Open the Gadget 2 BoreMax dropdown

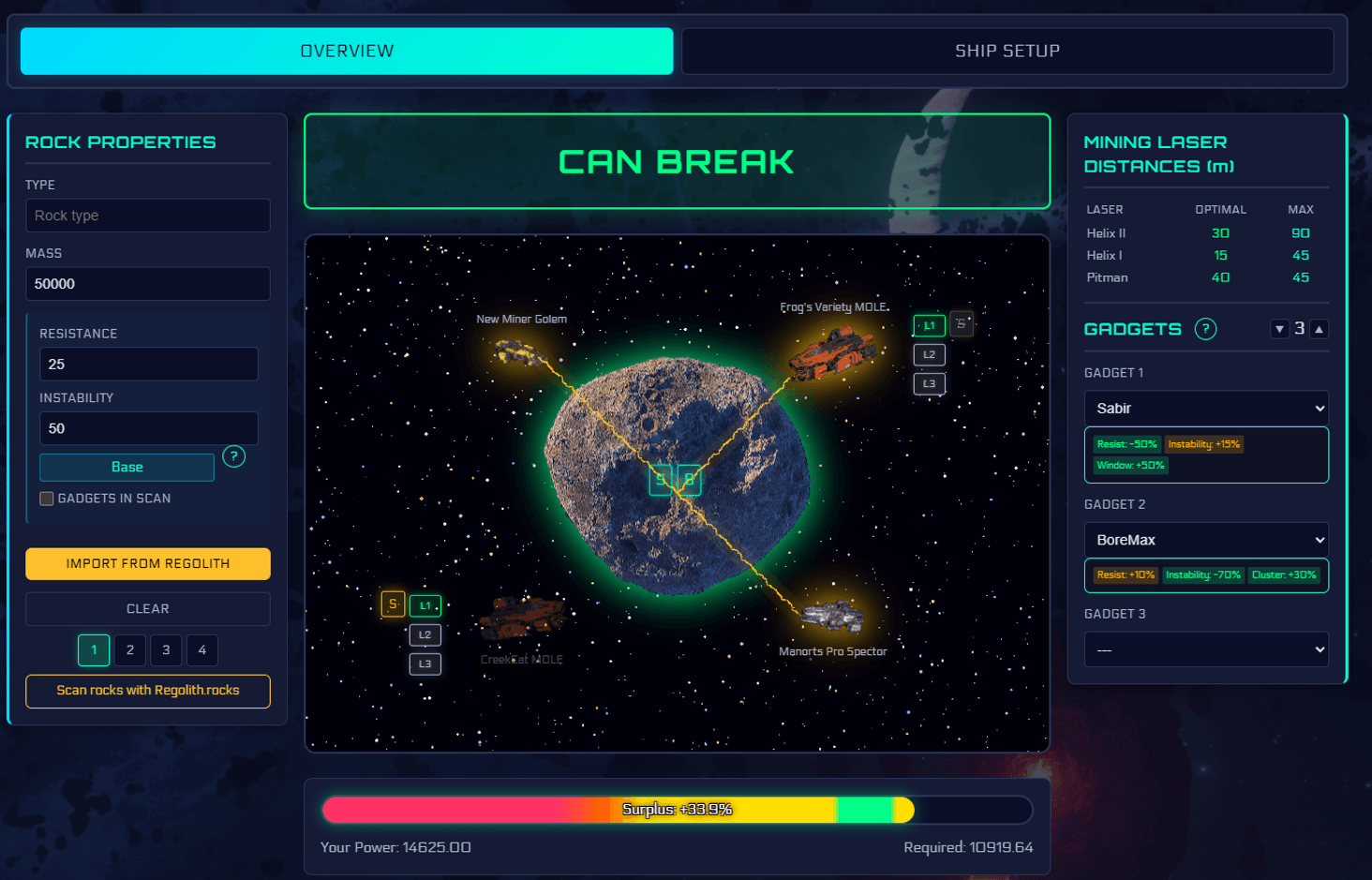tap(1206, 539)
